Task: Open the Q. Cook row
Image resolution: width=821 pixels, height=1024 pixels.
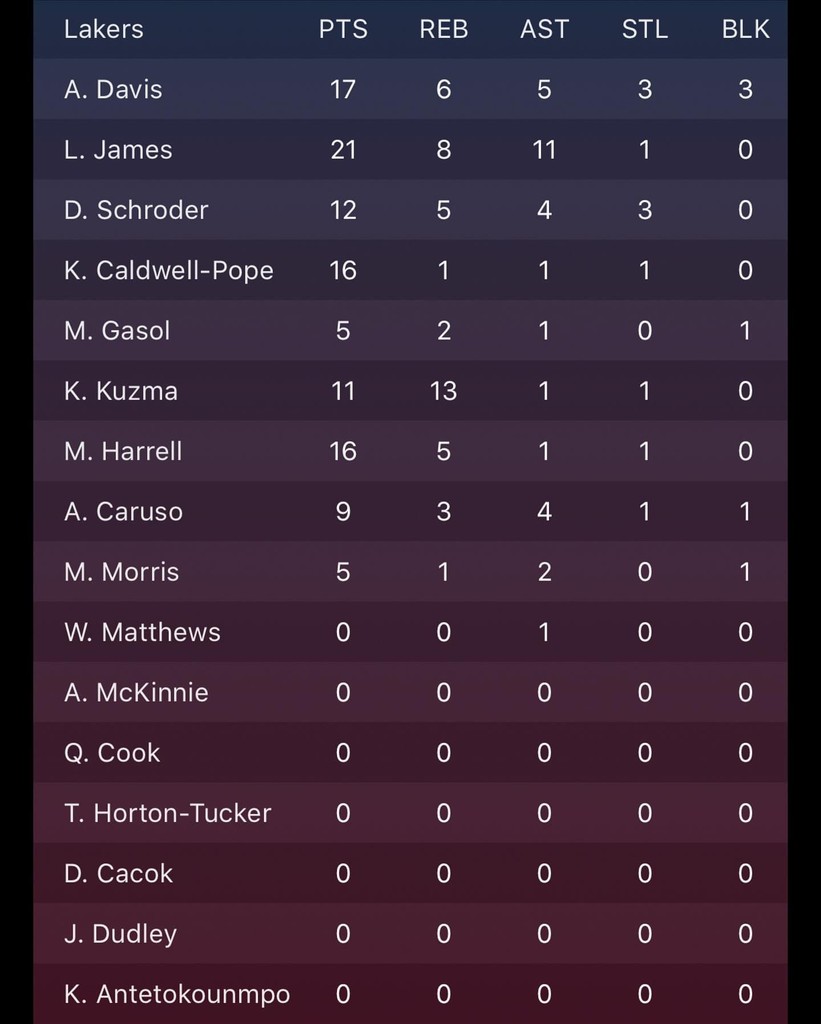Action: (x=112, y=753)
